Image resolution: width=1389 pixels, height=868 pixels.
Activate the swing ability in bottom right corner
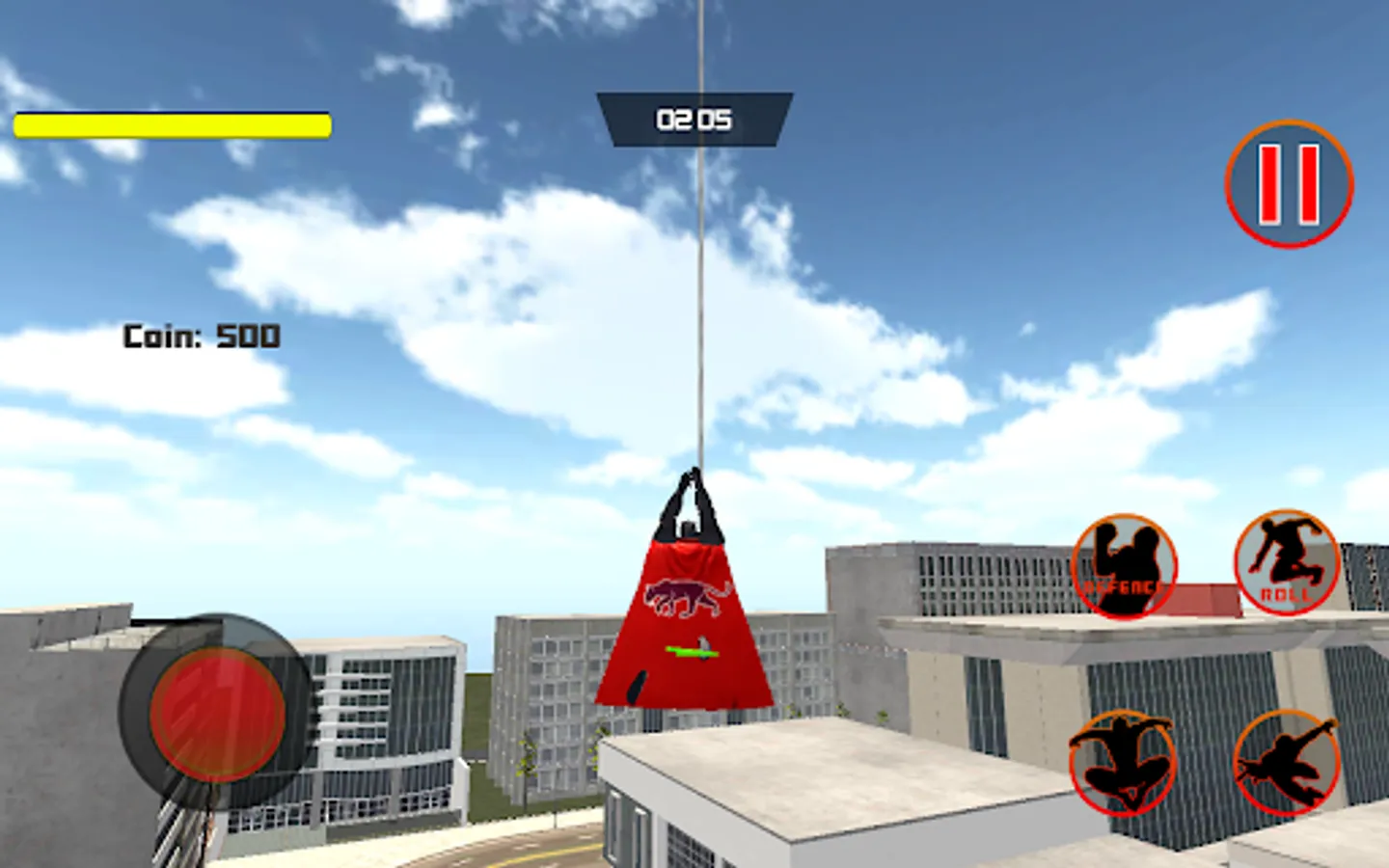click(1288, 765)
